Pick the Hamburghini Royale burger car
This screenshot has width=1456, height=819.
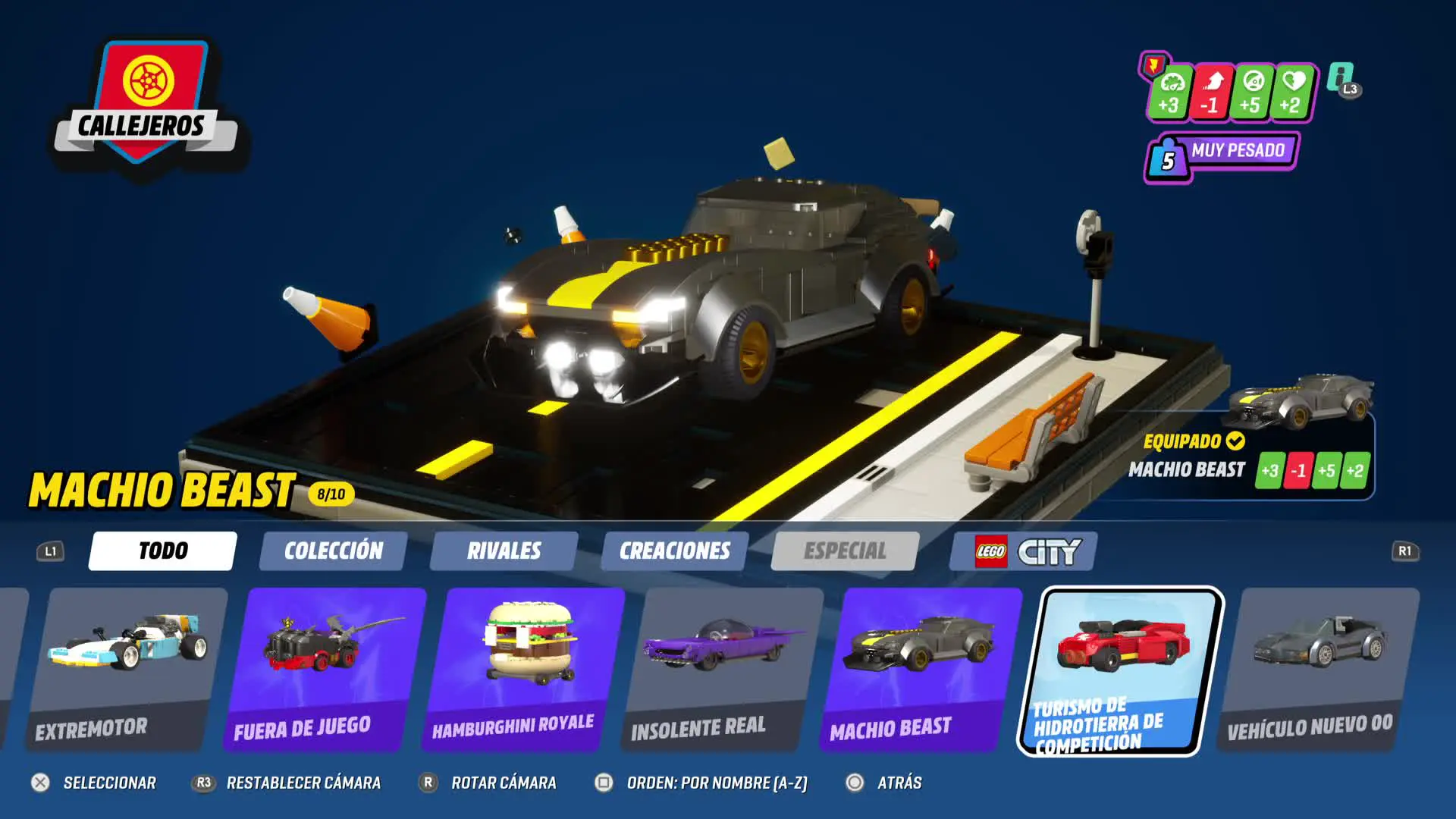coord(523,669)
